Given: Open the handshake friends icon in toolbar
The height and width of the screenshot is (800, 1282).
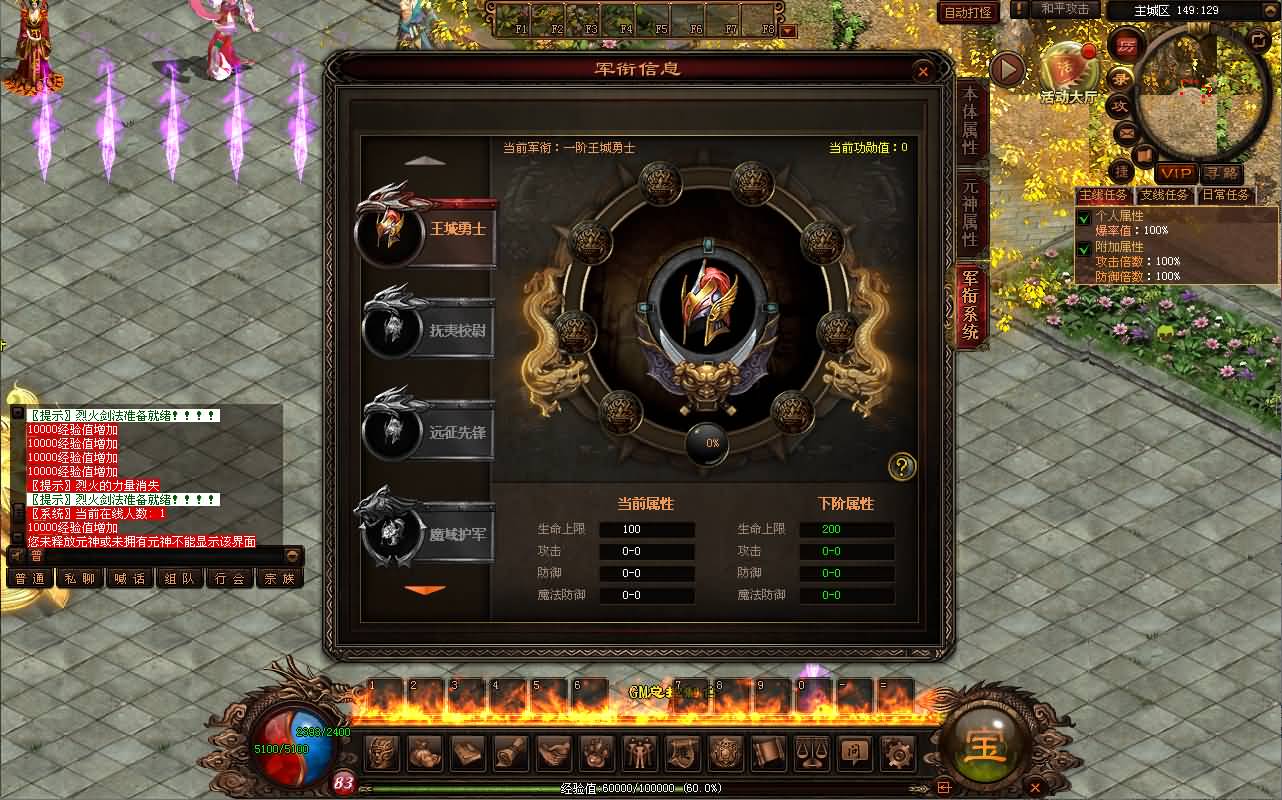Looking at the screenshot, I should [x=553, y=753].
